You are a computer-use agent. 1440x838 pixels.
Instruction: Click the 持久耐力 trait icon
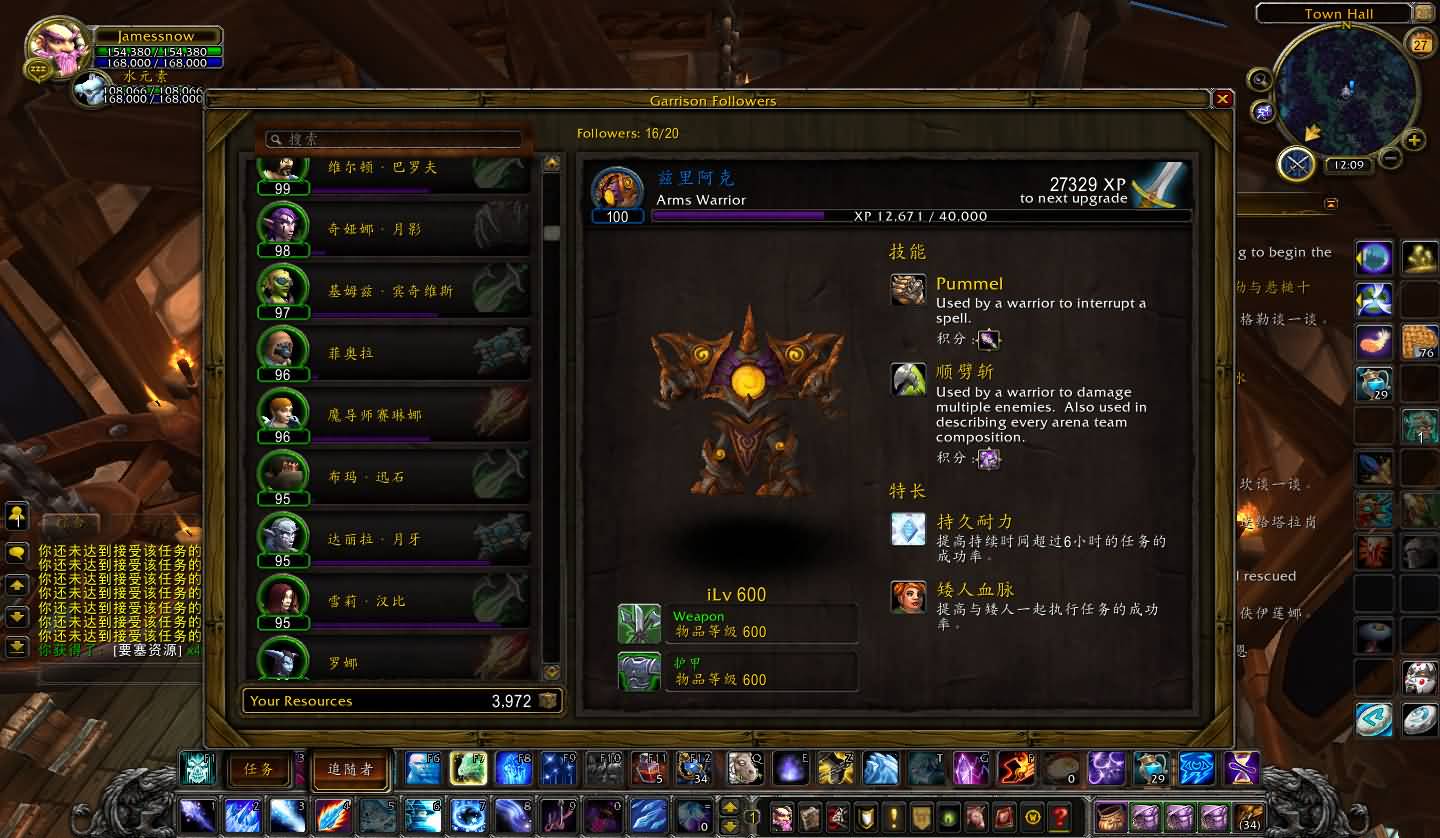(908, 529)
